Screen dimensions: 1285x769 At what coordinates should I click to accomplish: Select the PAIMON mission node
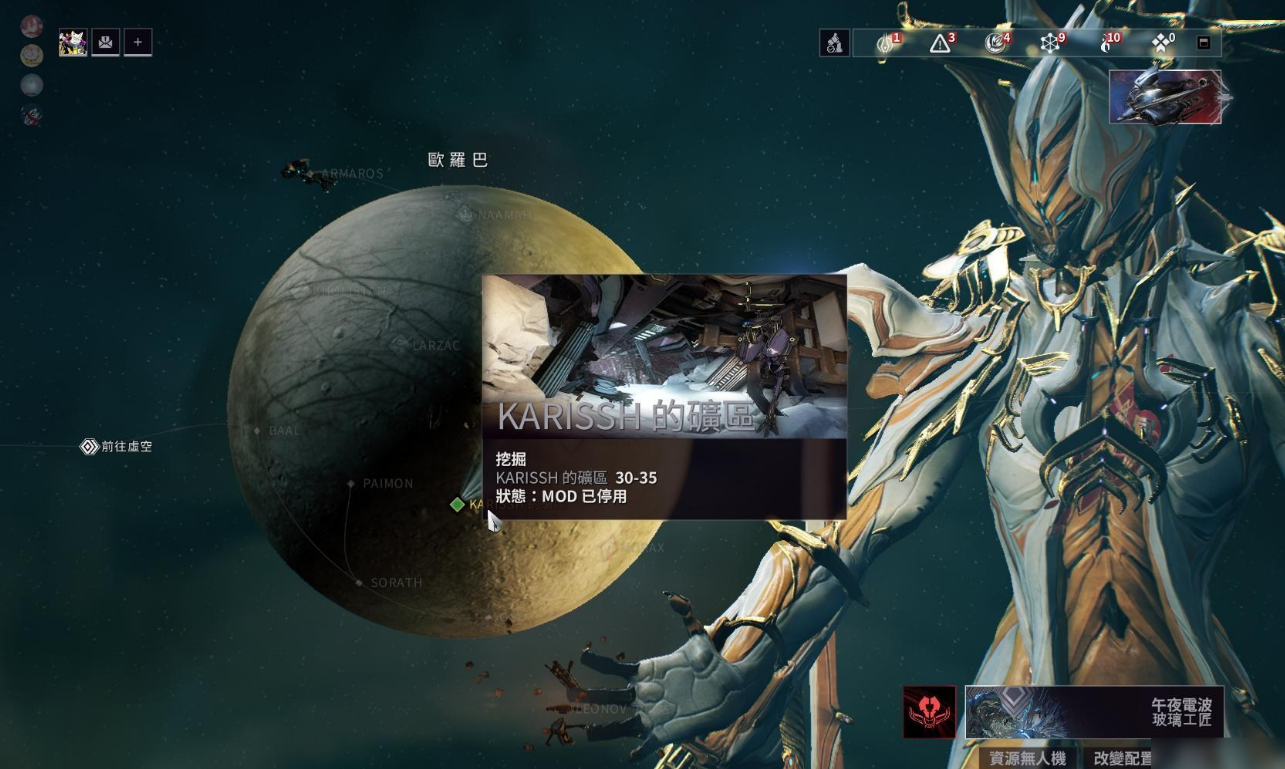tap(351, 484)
